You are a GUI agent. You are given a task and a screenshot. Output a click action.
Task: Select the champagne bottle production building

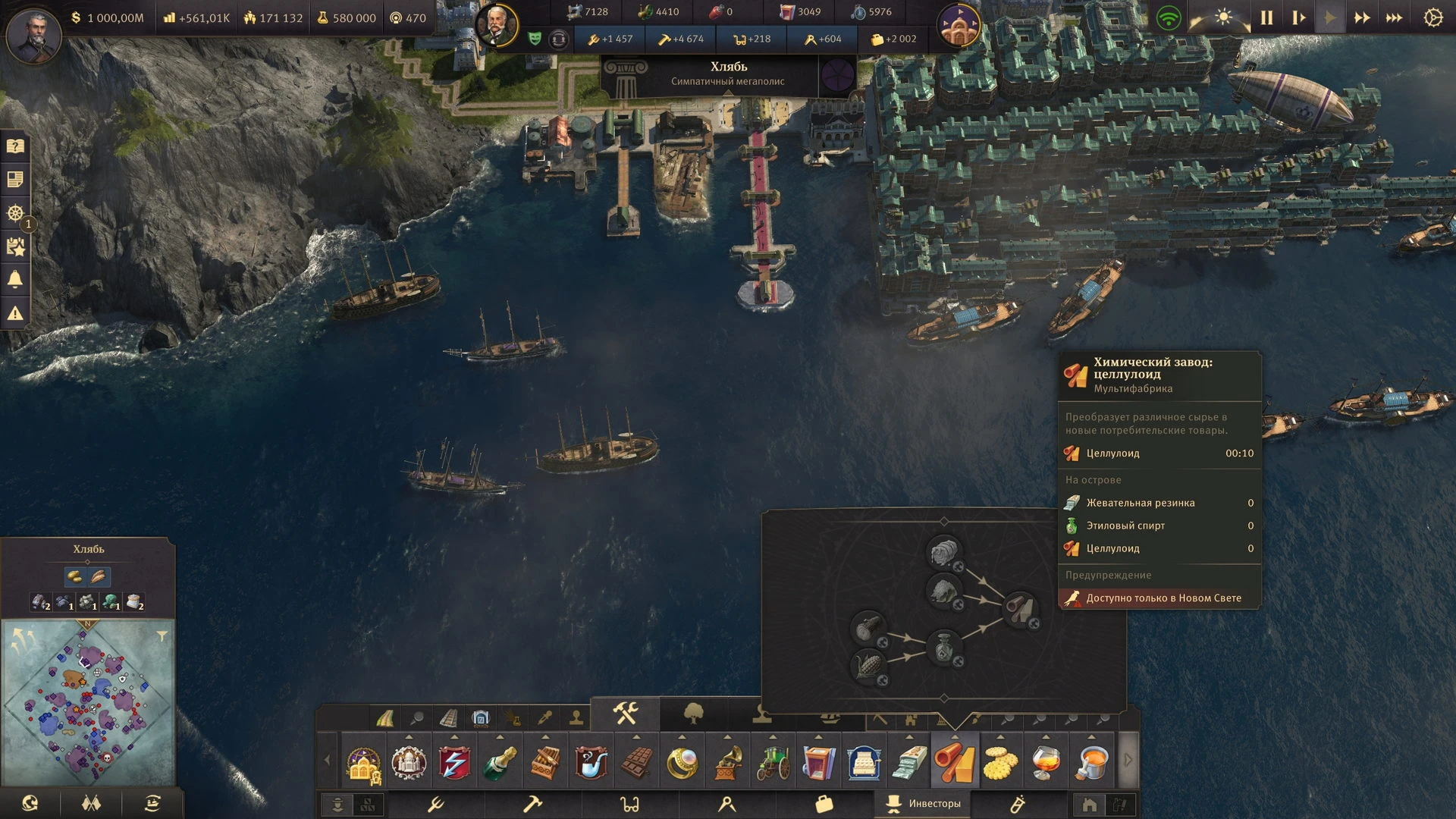(500, 761)
